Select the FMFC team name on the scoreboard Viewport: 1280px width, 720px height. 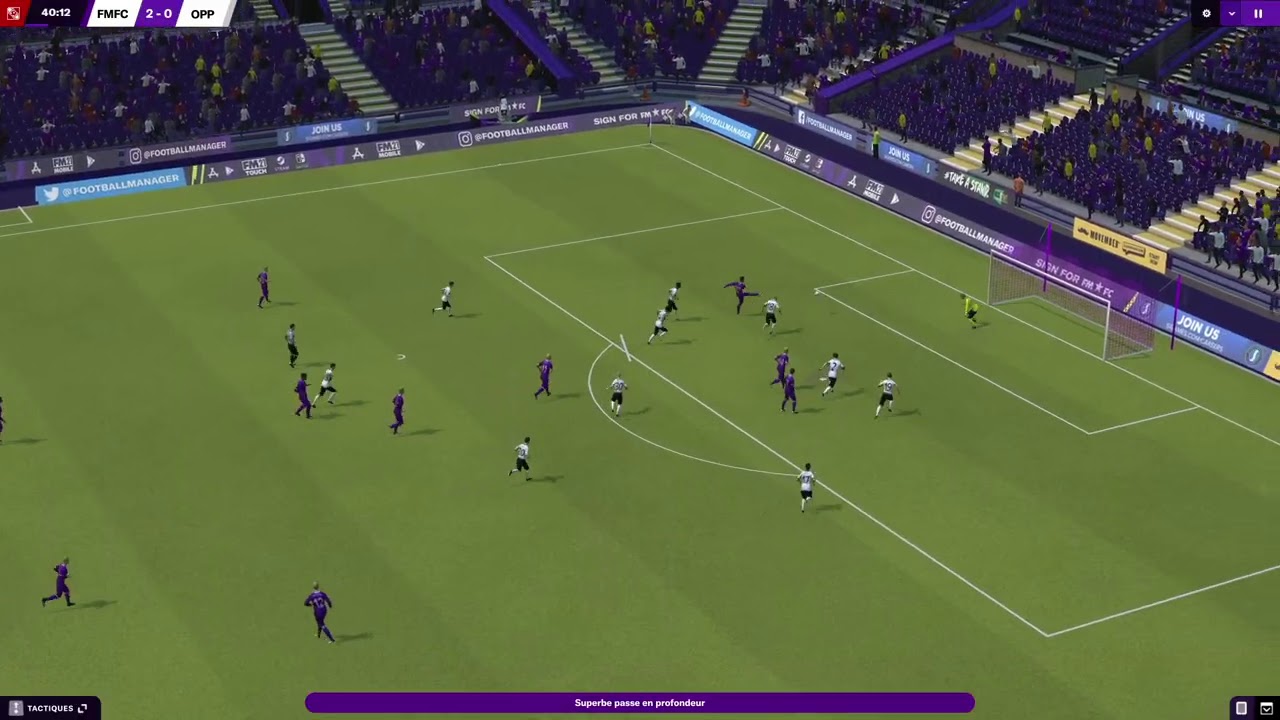point(110,13)
